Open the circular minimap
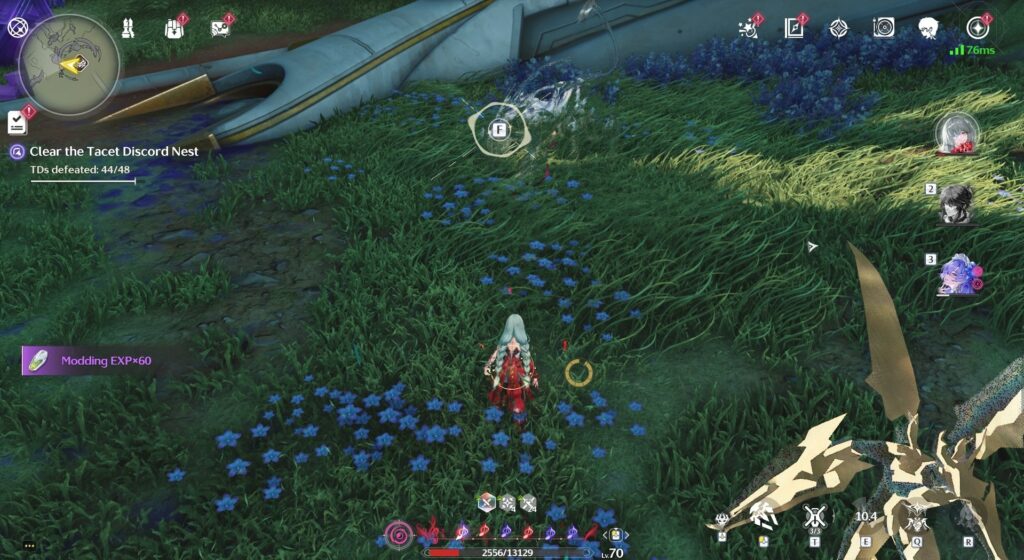Screen dimensions: 1024x560 (x=70, y=65)
